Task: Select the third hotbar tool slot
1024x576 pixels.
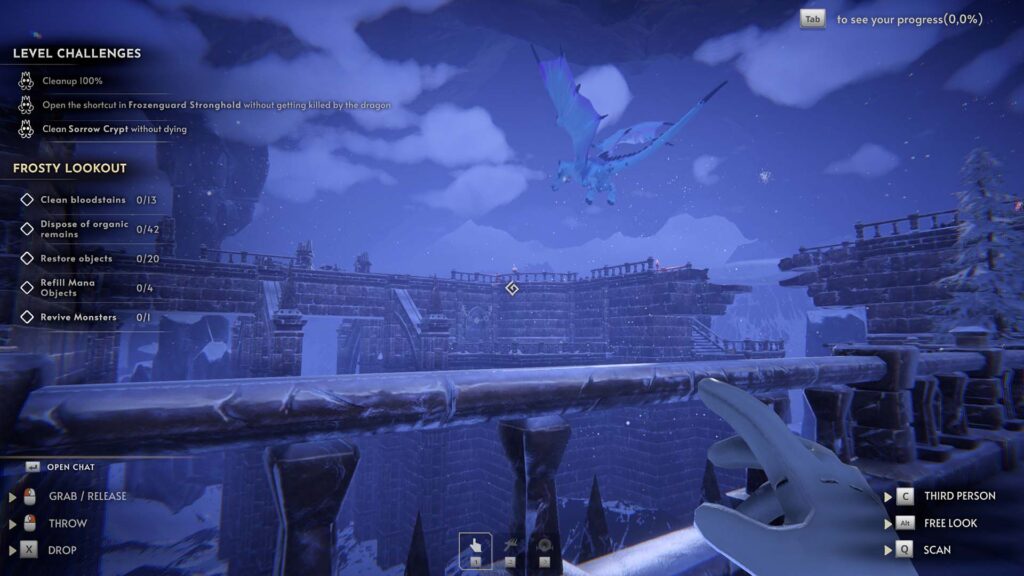Action: (544, 549)
